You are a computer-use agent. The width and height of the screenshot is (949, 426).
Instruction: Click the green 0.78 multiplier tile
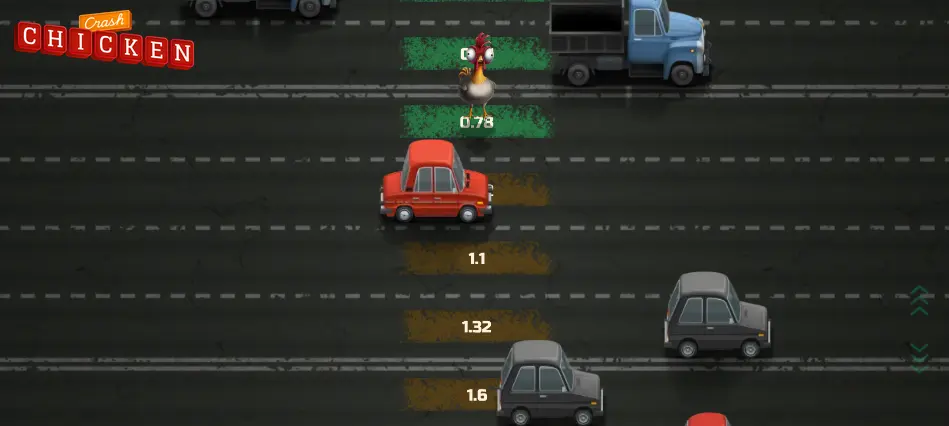(477, 122)
